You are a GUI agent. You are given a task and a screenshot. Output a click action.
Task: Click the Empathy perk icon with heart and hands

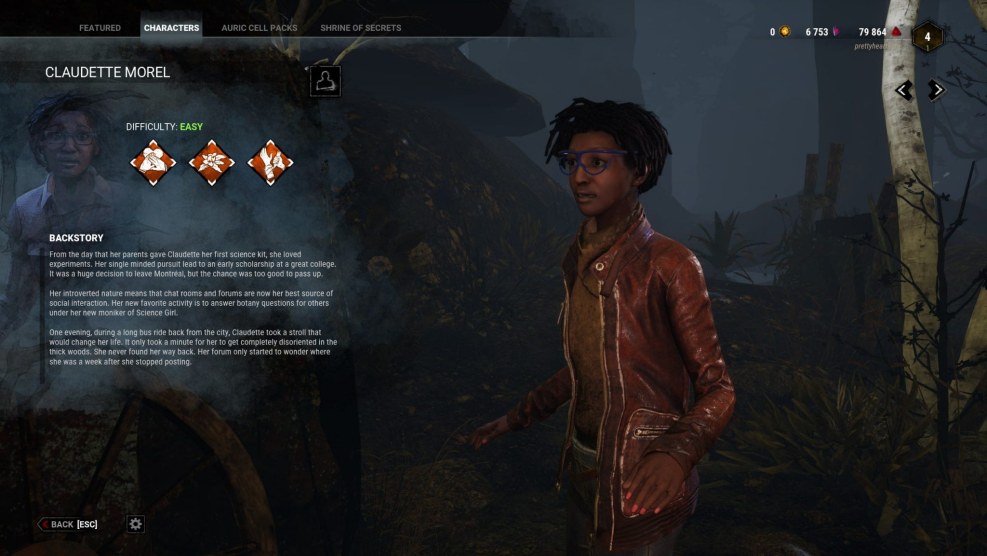[153, 162]
